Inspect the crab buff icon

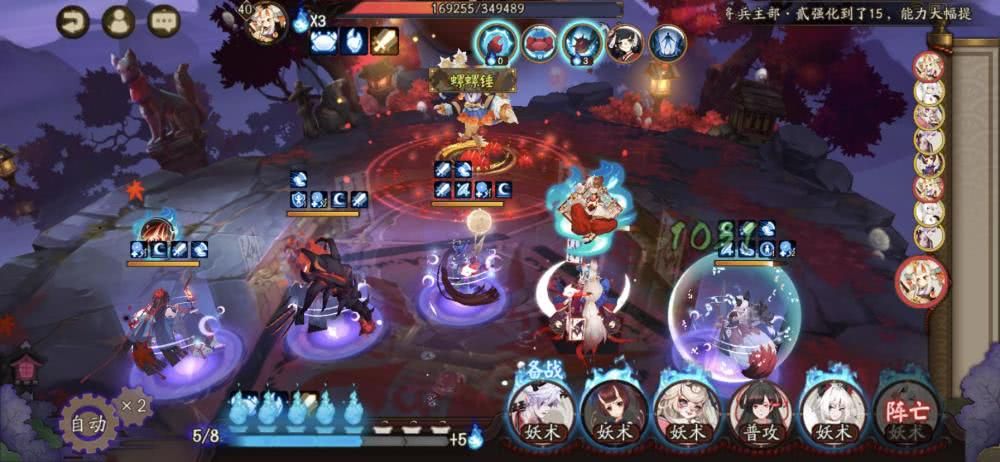326,41
